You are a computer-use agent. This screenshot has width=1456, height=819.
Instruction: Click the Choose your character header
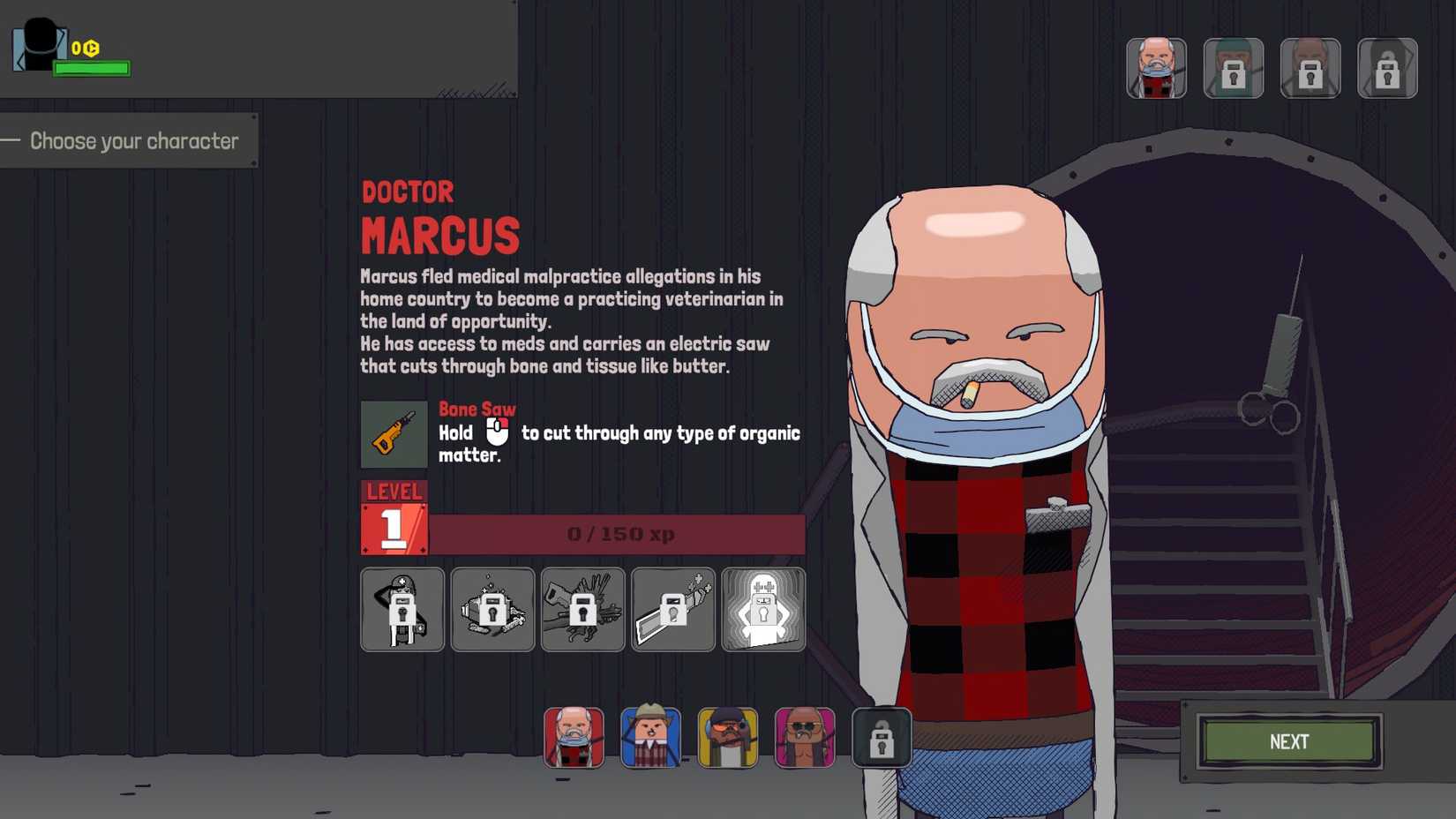coord(133,140)
